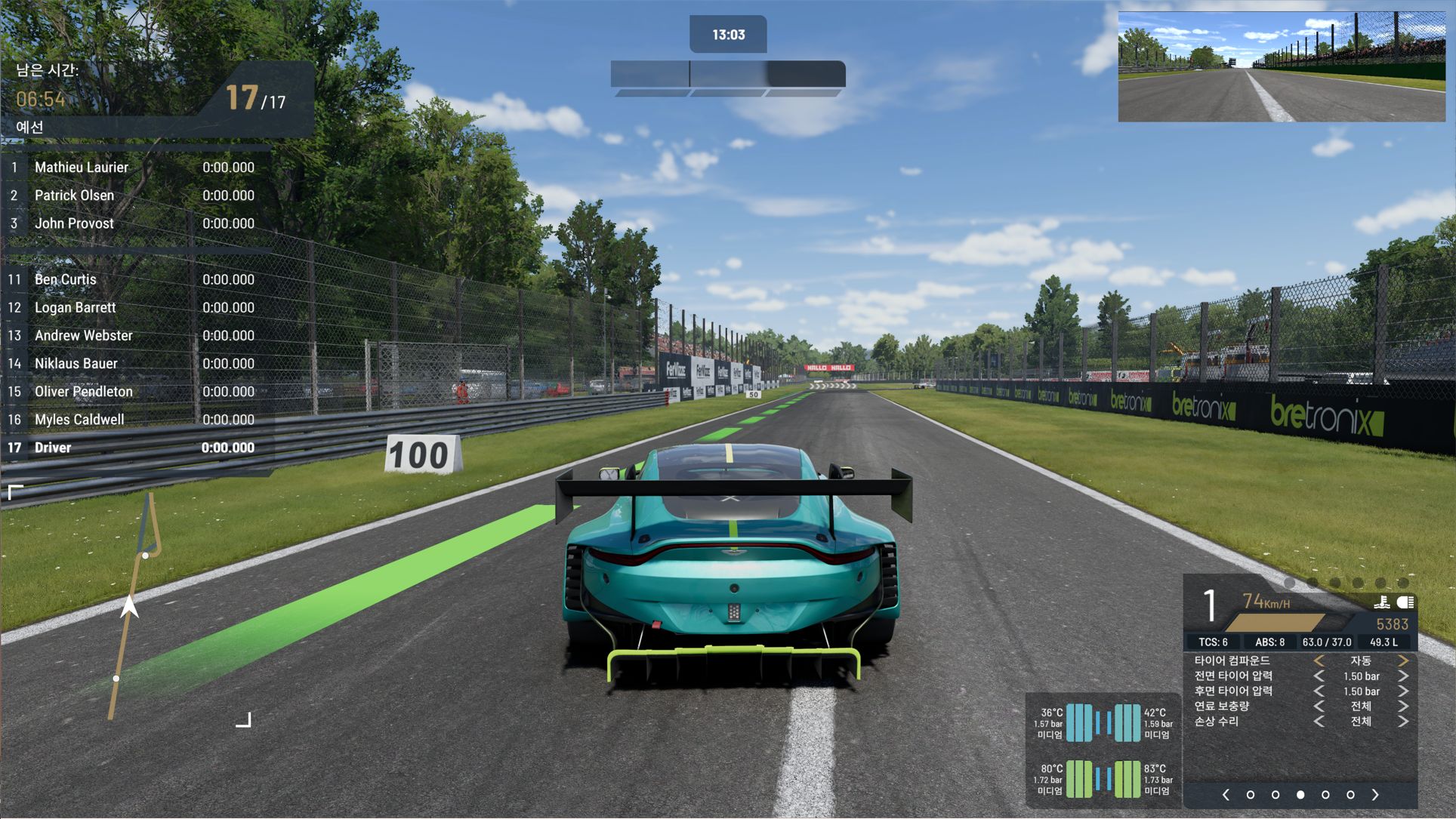Click left arrow for fuel refill amount
Screen dimensions: 1456x819
pyautogui.click(x=1319, y=707)
